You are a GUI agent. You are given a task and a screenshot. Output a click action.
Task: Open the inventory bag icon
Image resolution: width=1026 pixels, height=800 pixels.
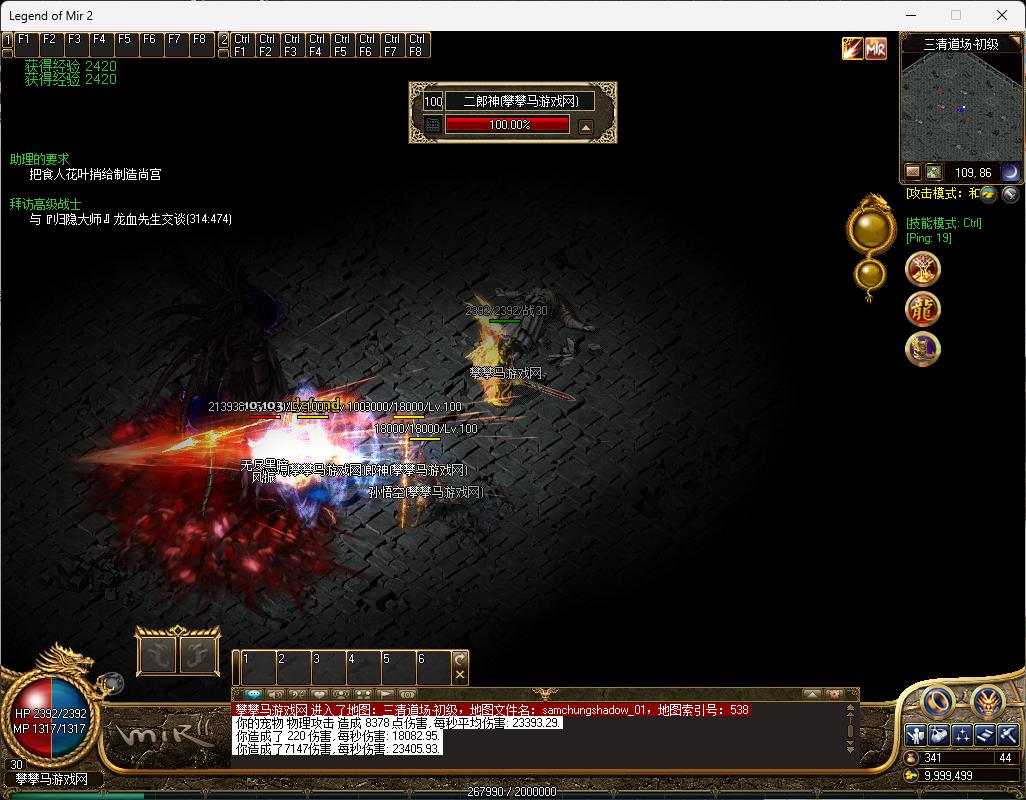938,735
